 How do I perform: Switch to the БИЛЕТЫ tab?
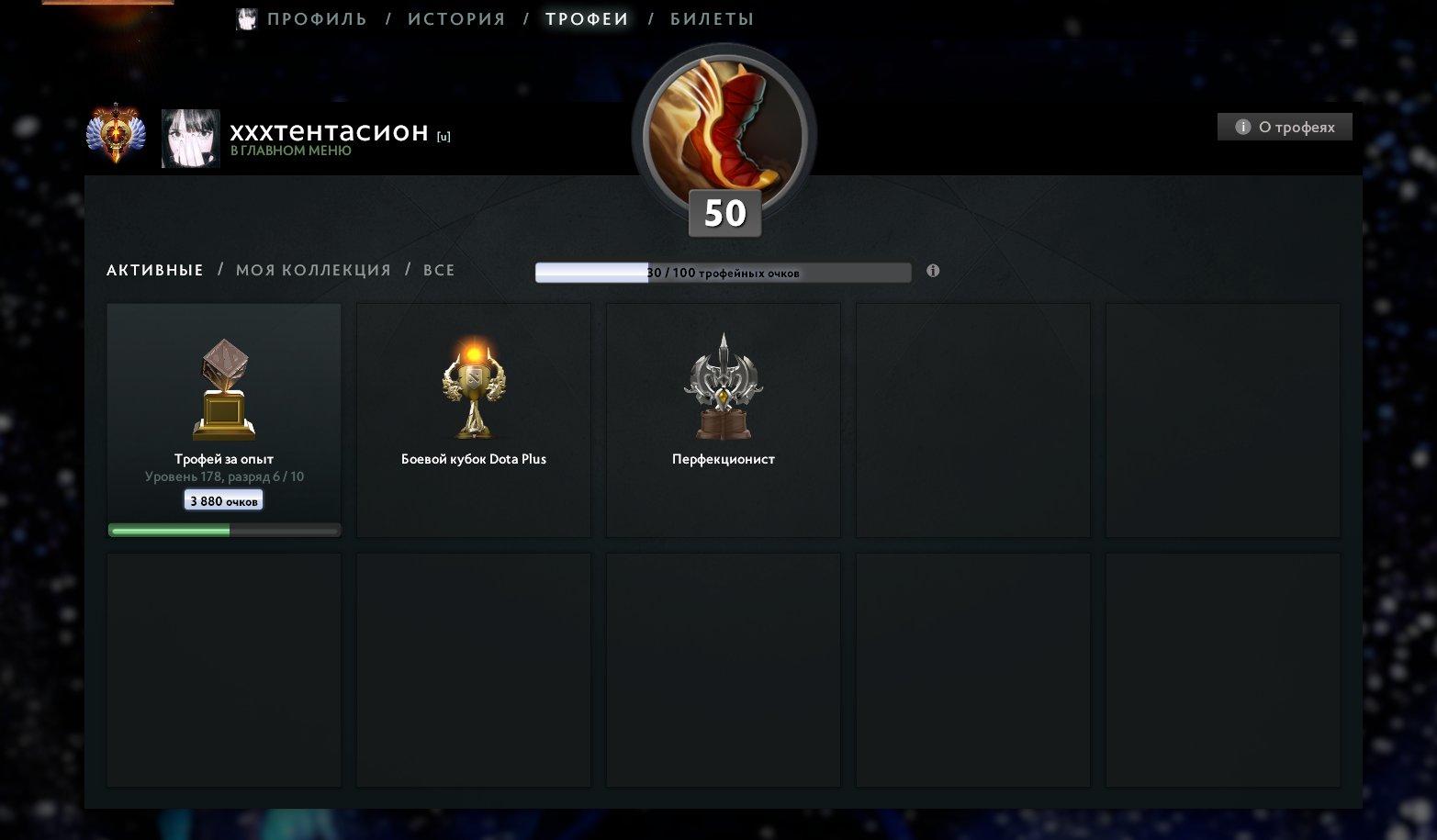712,17
